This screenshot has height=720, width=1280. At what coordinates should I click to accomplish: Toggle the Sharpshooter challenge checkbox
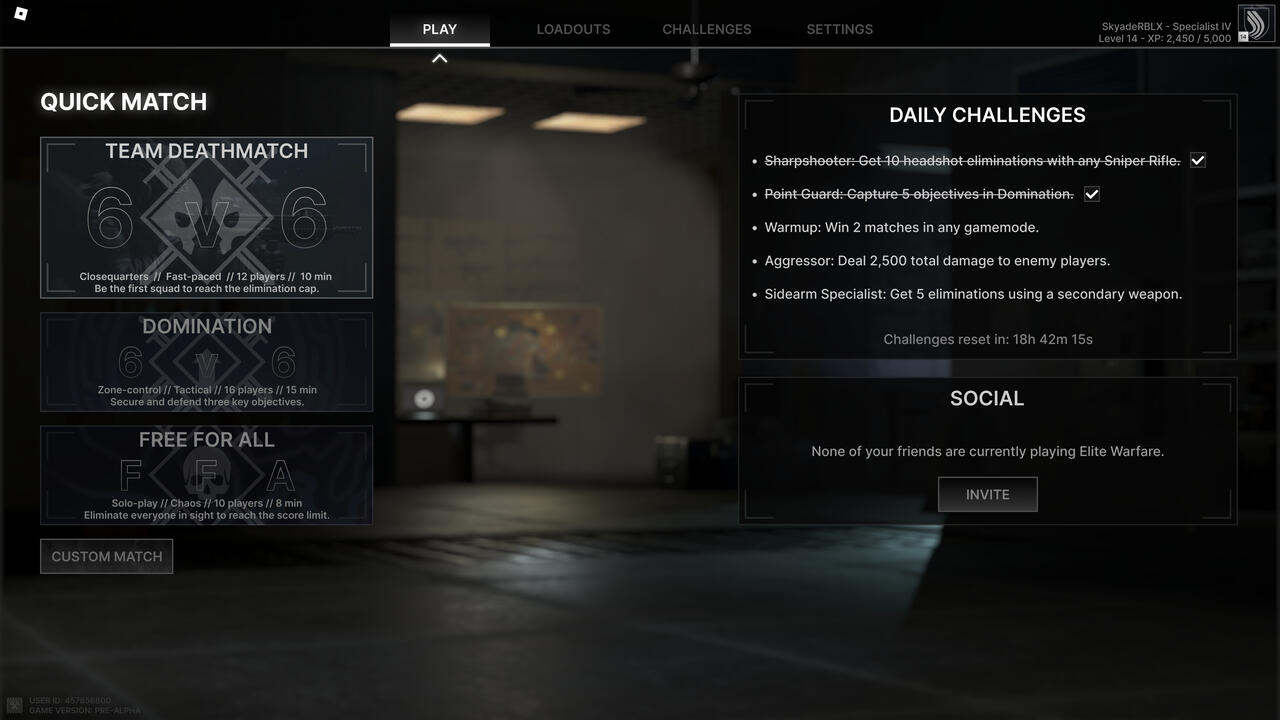click(x=1198, y=160)
